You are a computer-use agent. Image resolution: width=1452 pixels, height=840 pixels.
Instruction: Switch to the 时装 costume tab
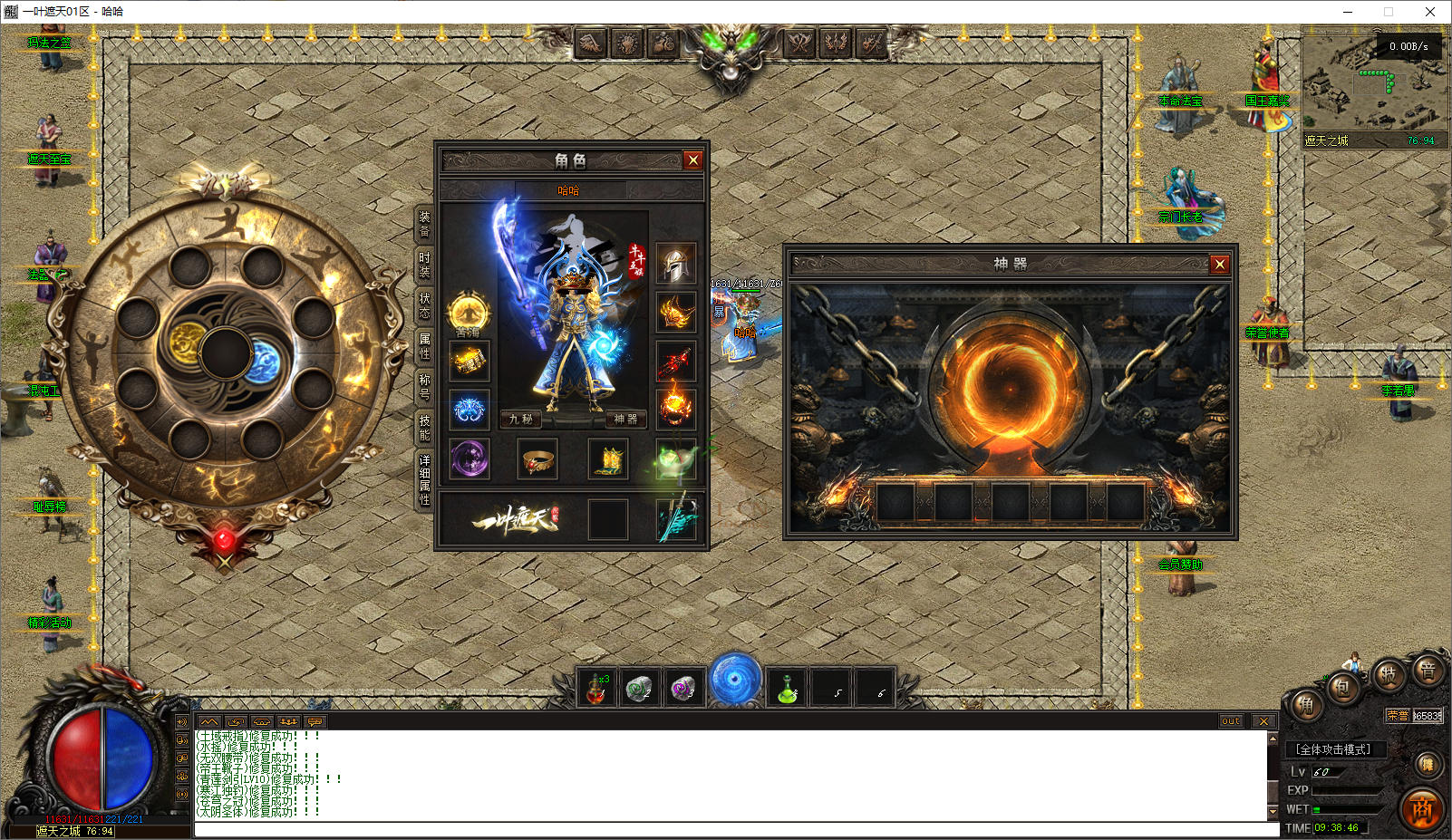tap(424, 265)
